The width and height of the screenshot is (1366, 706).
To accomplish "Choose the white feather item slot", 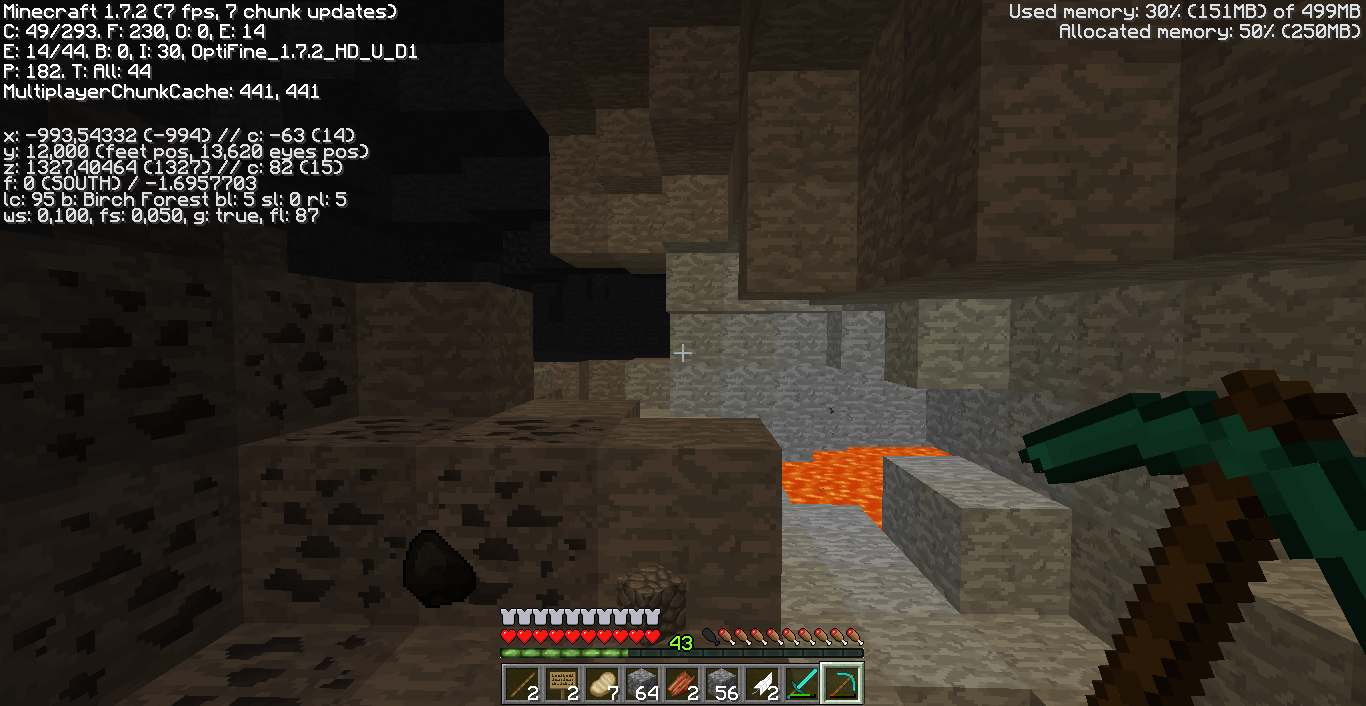I will coord(762,683).
